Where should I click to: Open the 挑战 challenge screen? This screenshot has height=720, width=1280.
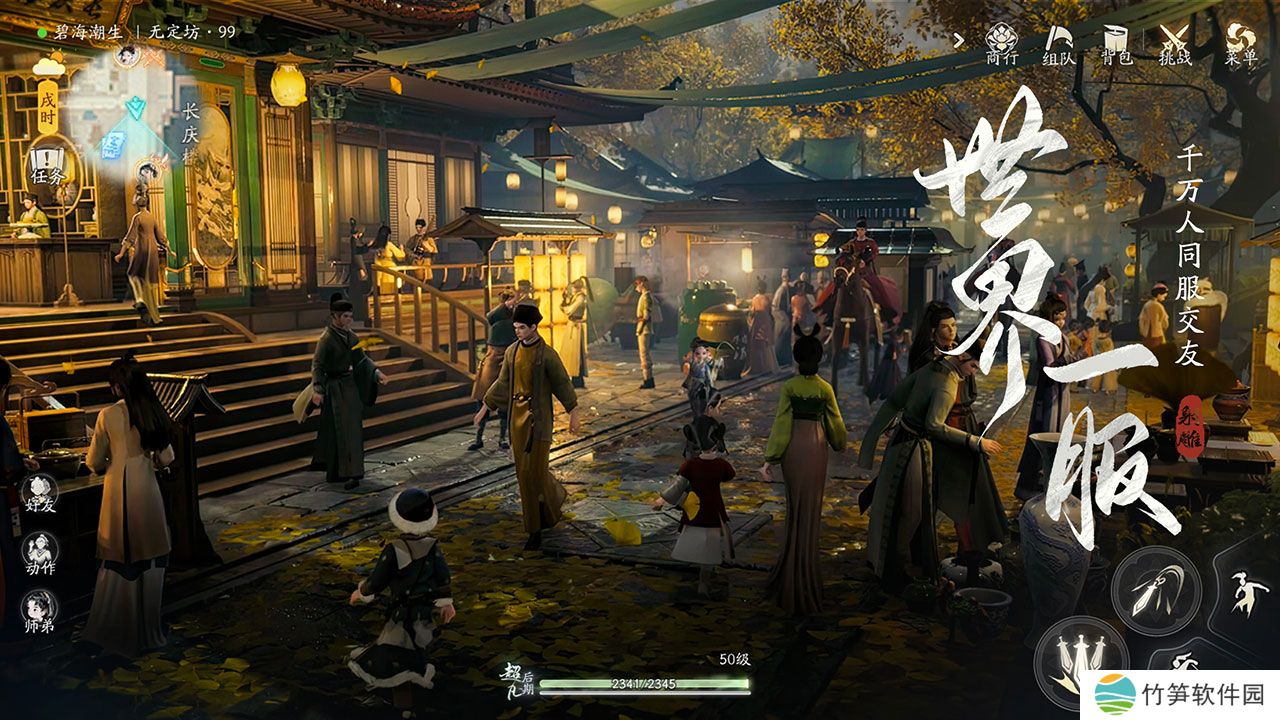[x=1175, y=43]
